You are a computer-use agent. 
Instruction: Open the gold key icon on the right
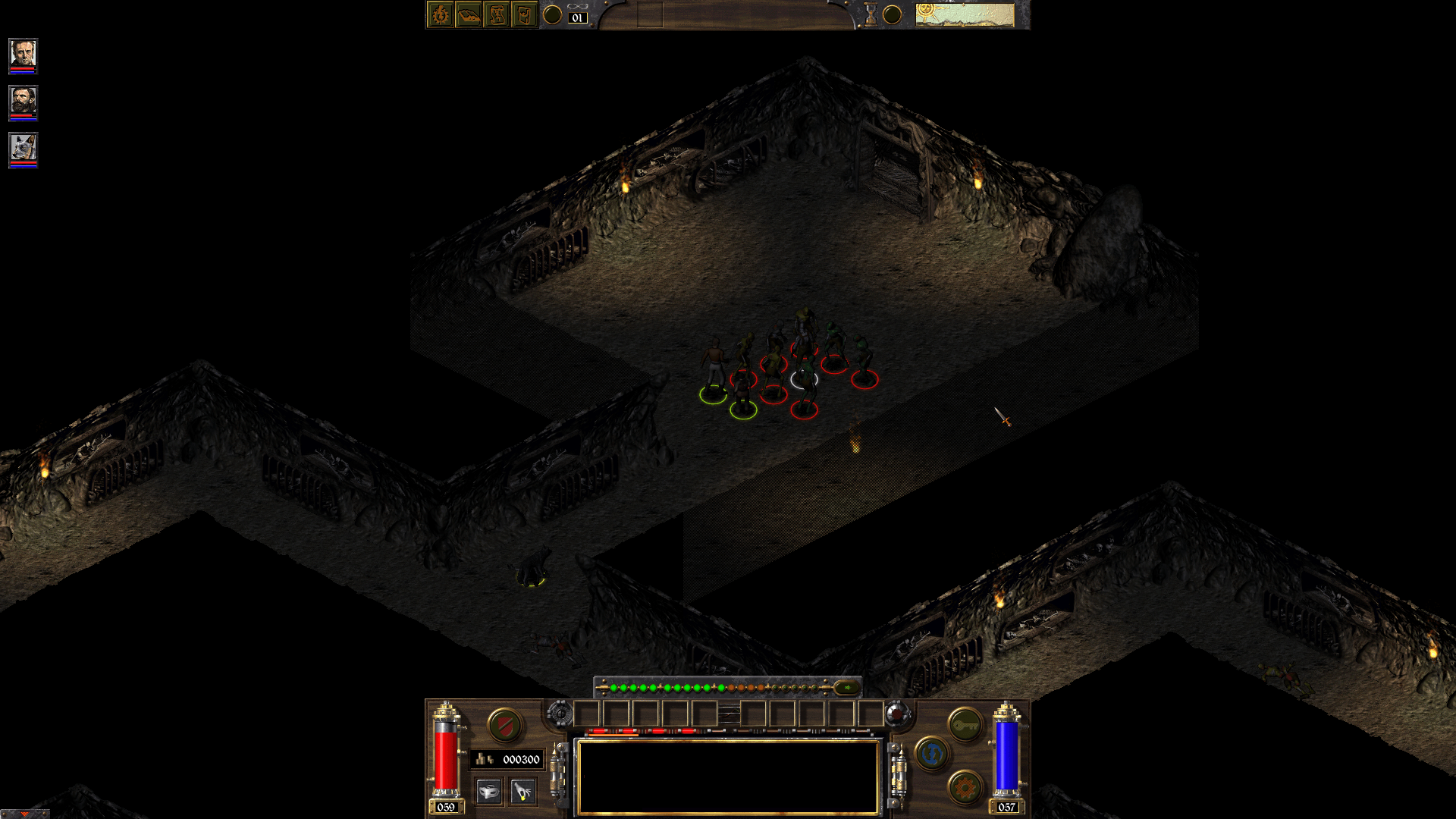click(x=965, y=723)
